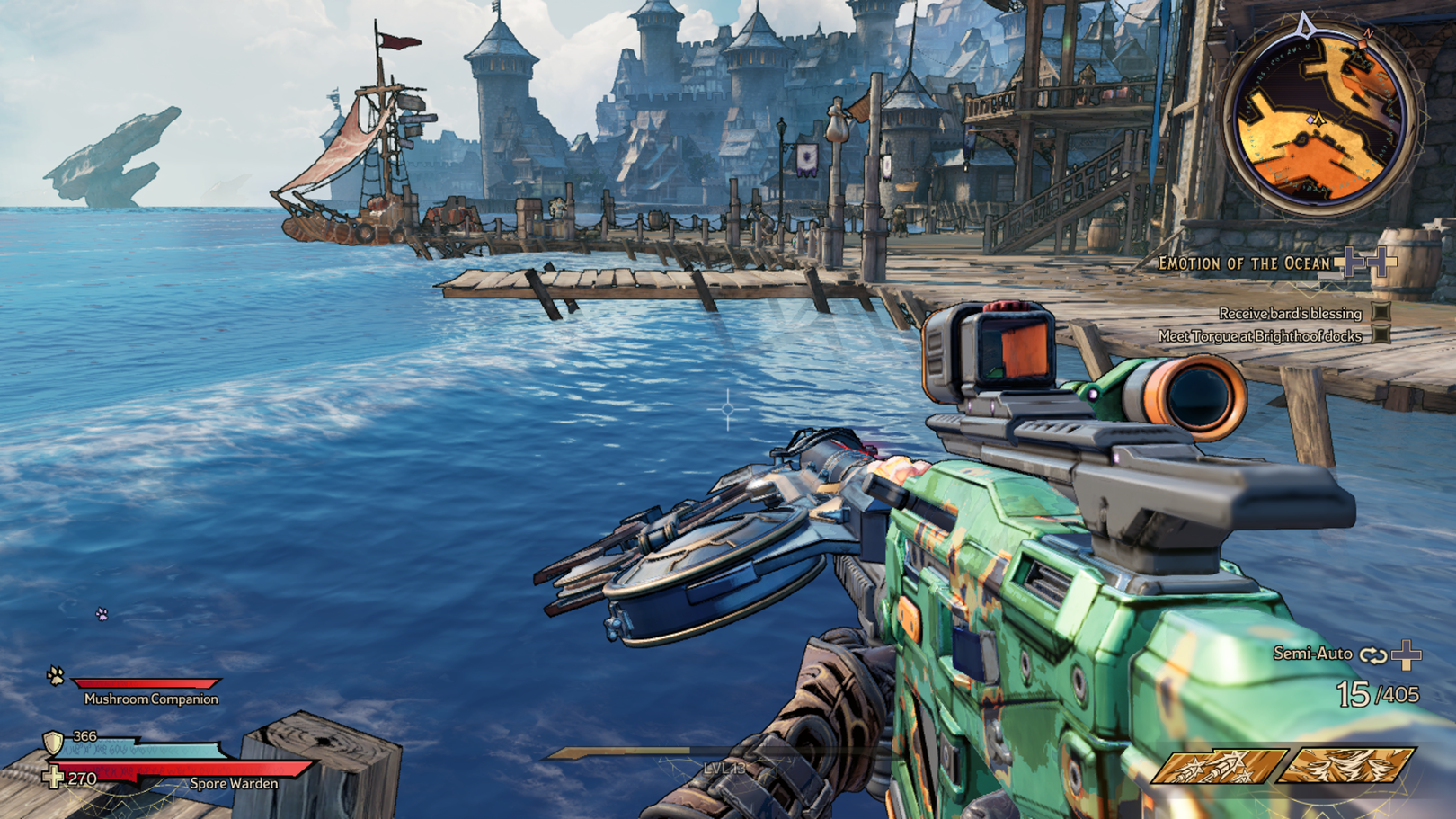Activate the arrow barrage skill icon
Screen dimensions: 1456x819
[x=1219, y=765]
